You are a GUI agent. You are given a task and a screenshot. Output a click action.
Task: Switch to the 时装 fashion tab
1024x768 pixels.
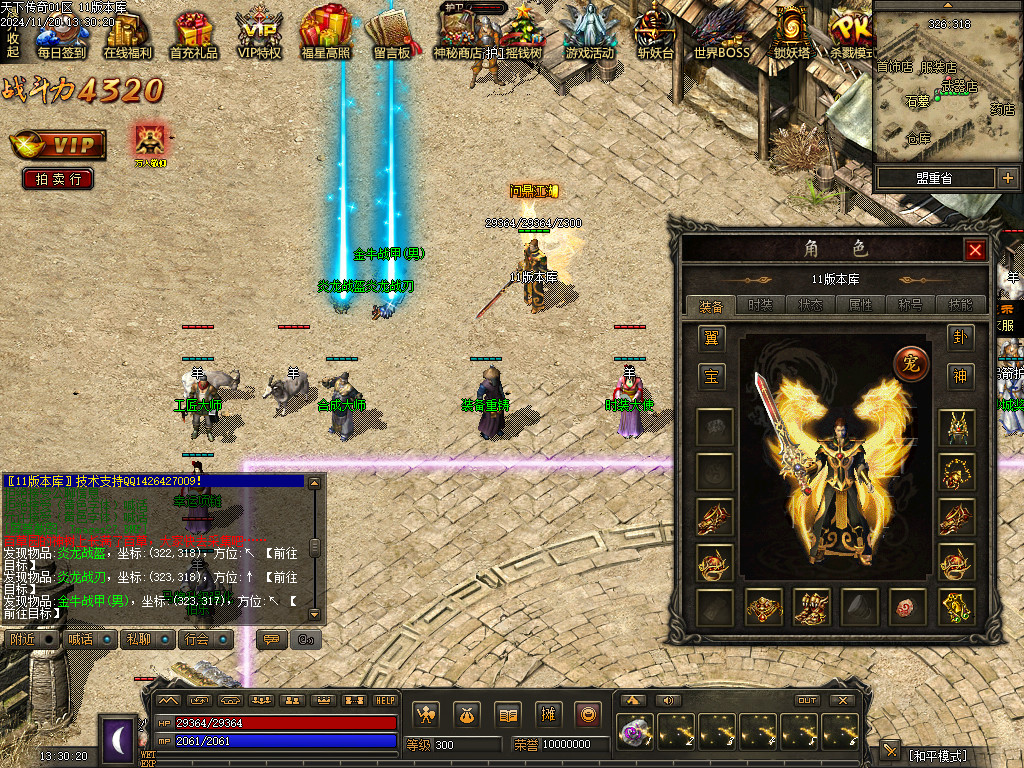click(x=760, y=305)
